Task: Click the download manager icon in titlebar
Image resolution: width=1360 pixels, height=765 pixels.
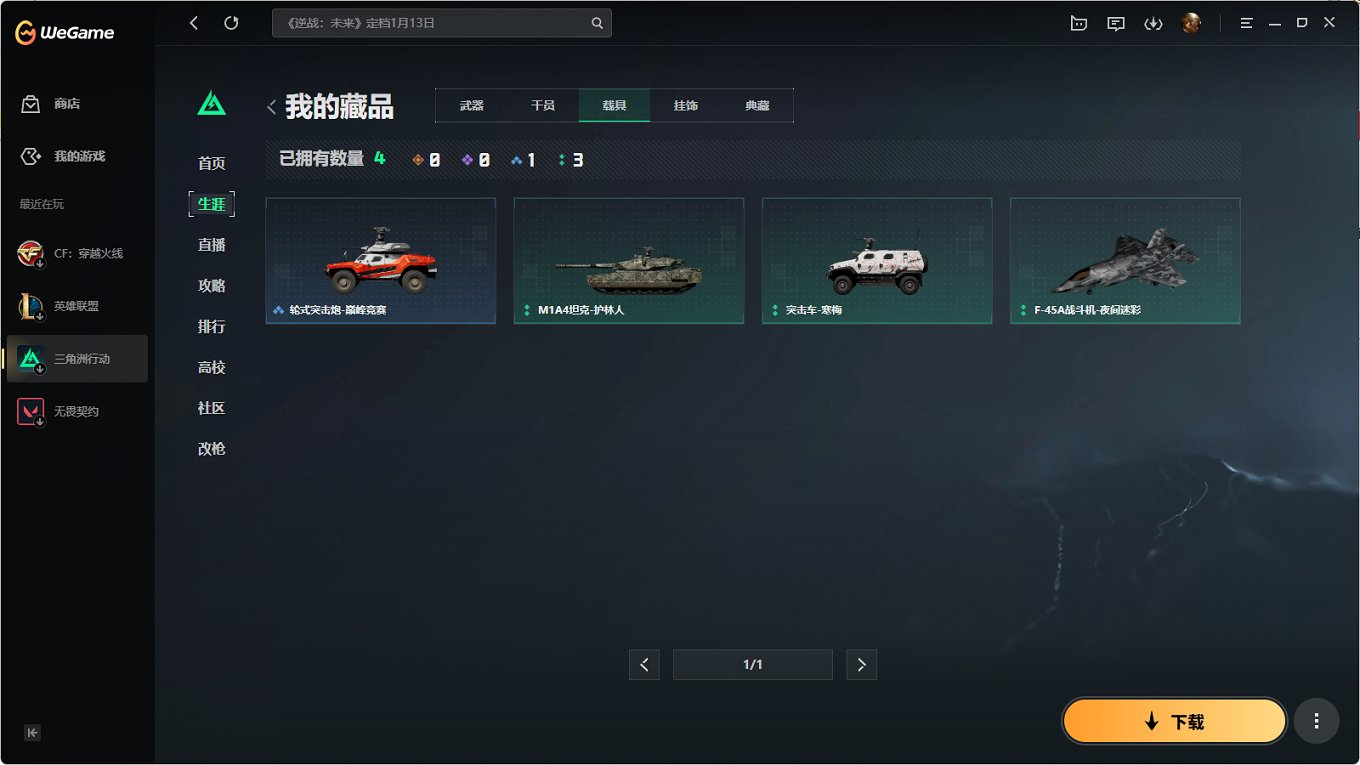Action: click(1153, 22)
